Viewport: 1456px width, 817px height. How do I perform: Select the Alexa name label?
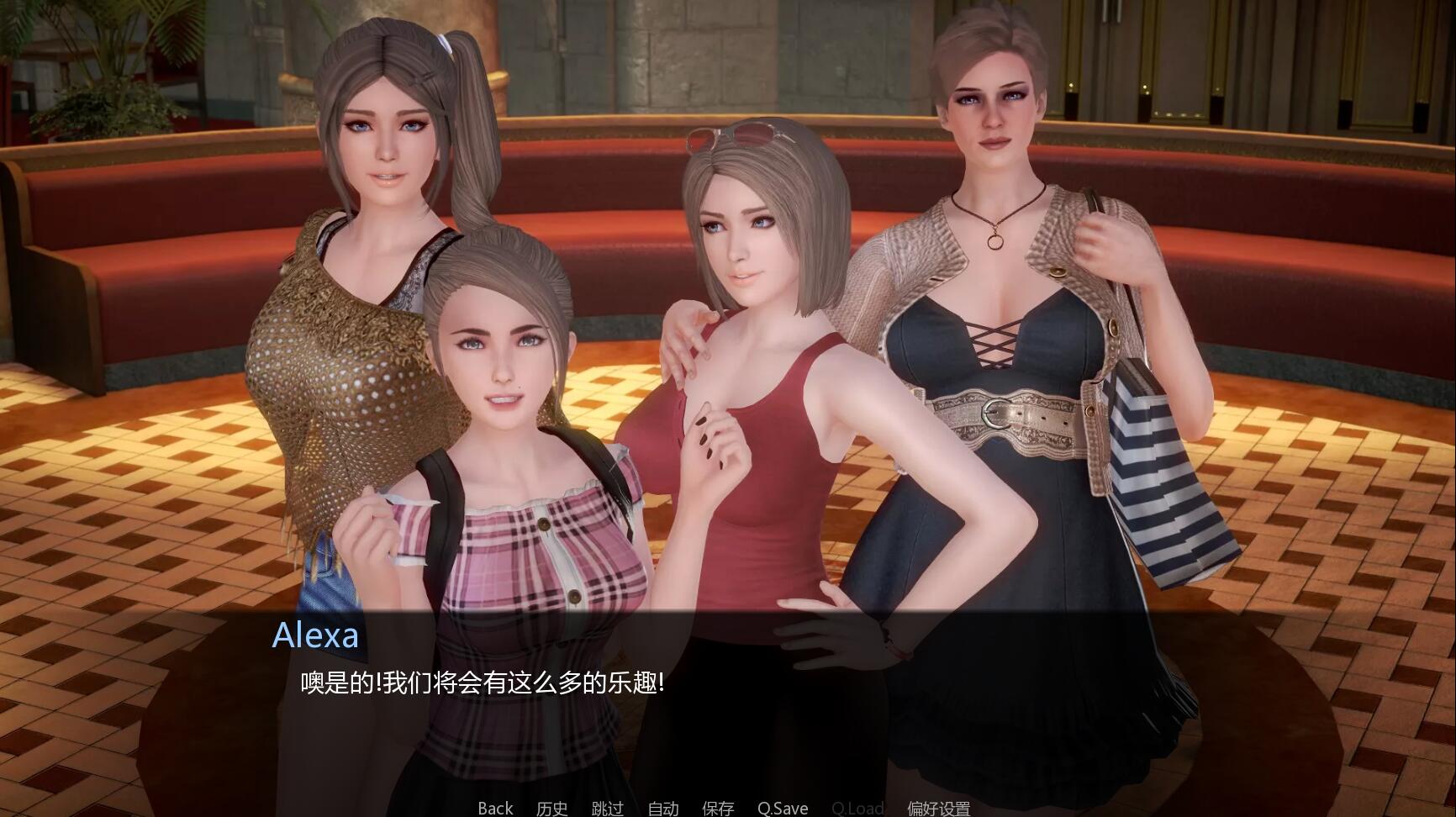pos(317,636)
